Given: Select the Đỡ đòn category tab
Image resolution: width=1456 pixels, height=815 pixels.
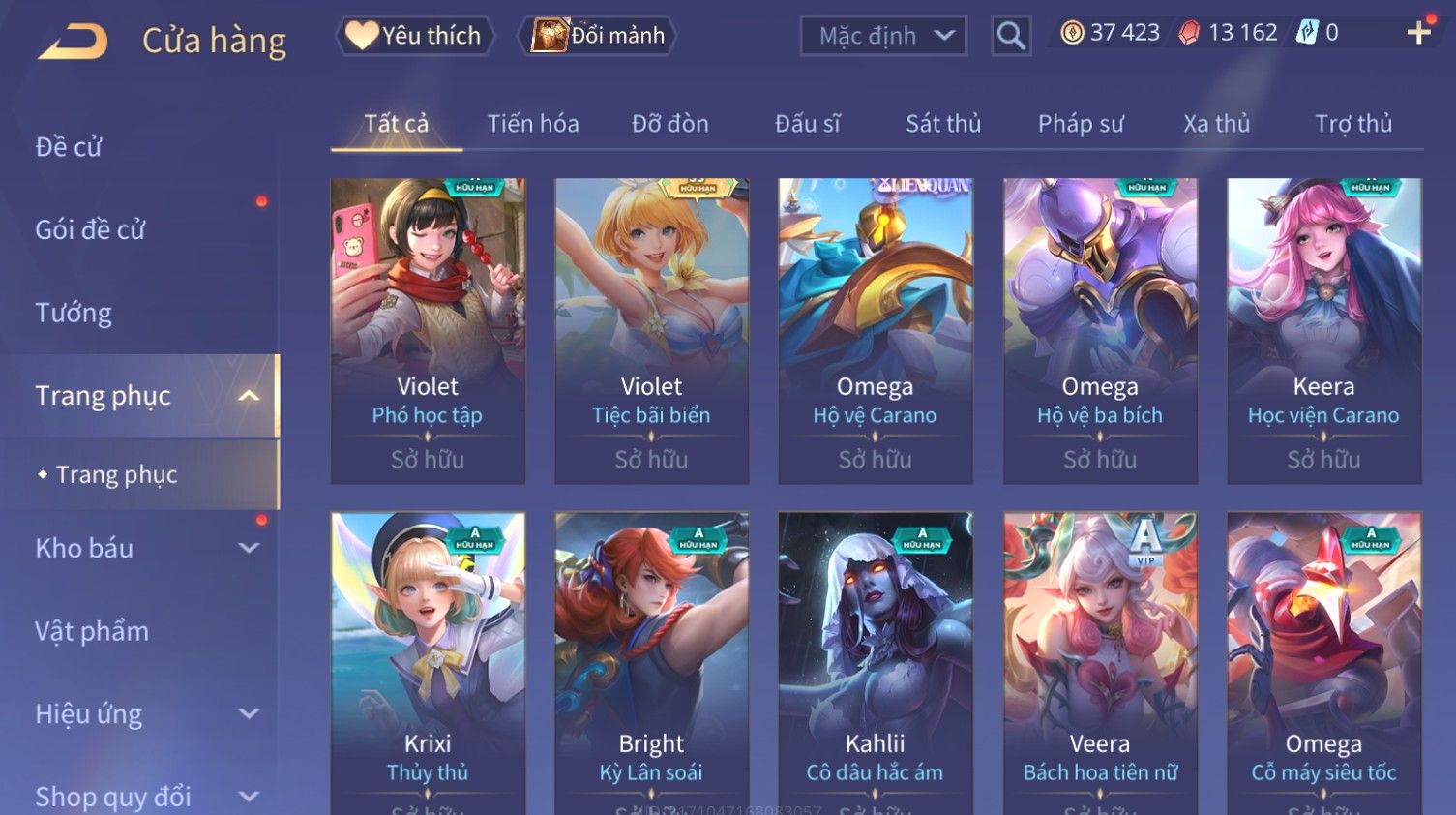Looking at the screenshot, I should (x=669, y=124).
